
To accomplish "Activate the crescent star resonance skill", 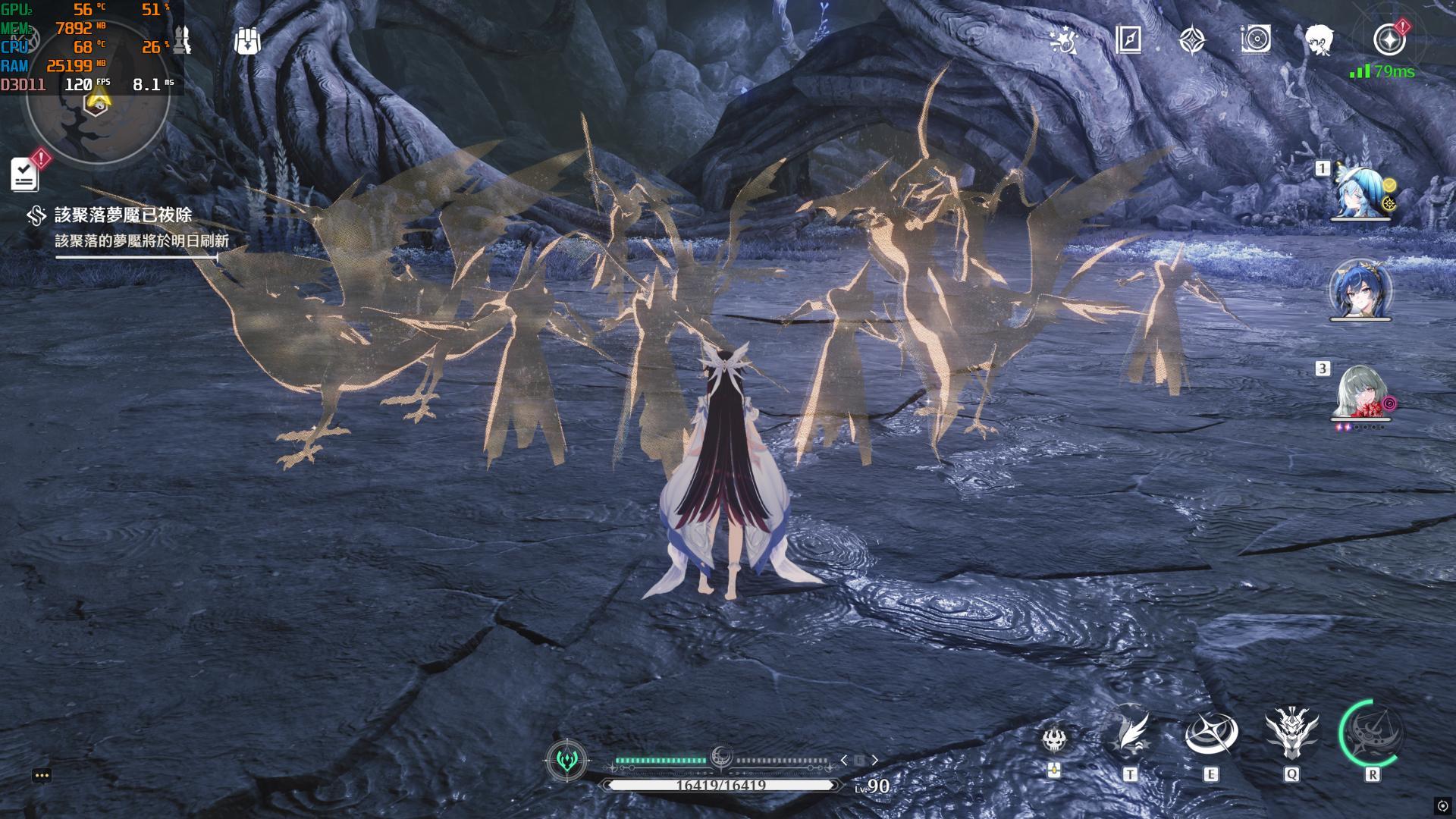I will click(1211, 734).
